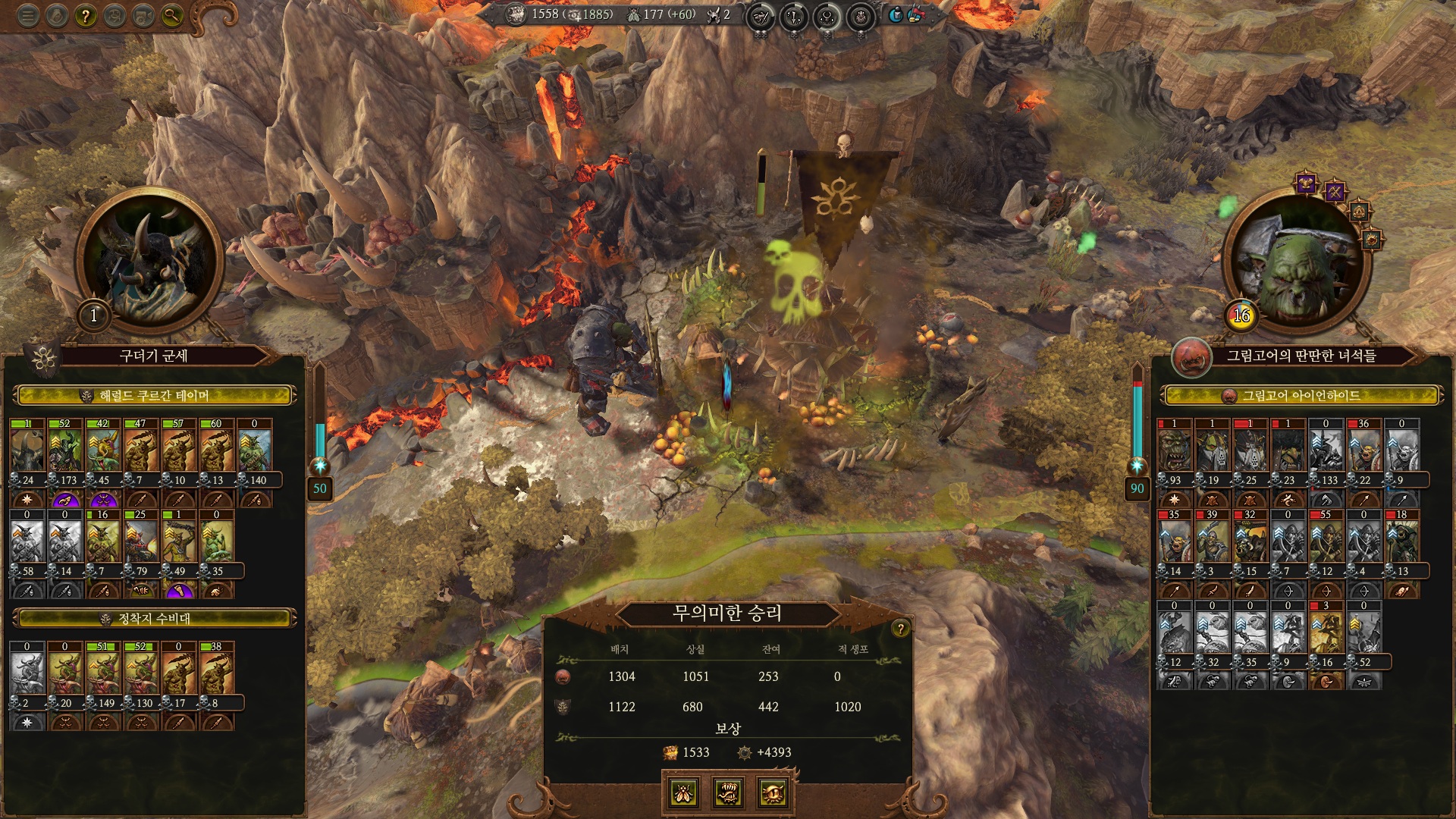Viewport: 1456px width, 819px height.
Task: Open the main game menu
Action: [28, 15]
